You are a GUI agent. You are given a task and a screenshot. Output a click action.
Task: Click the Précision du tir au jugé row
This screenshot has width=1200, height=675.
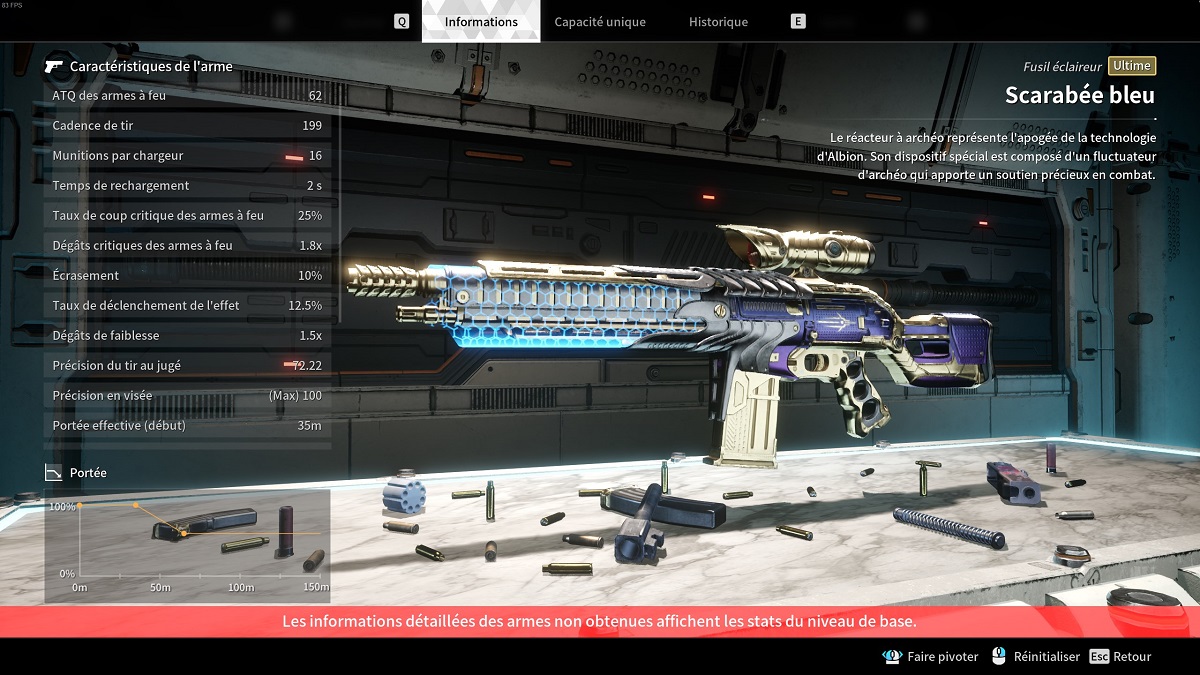coord(187,366)
